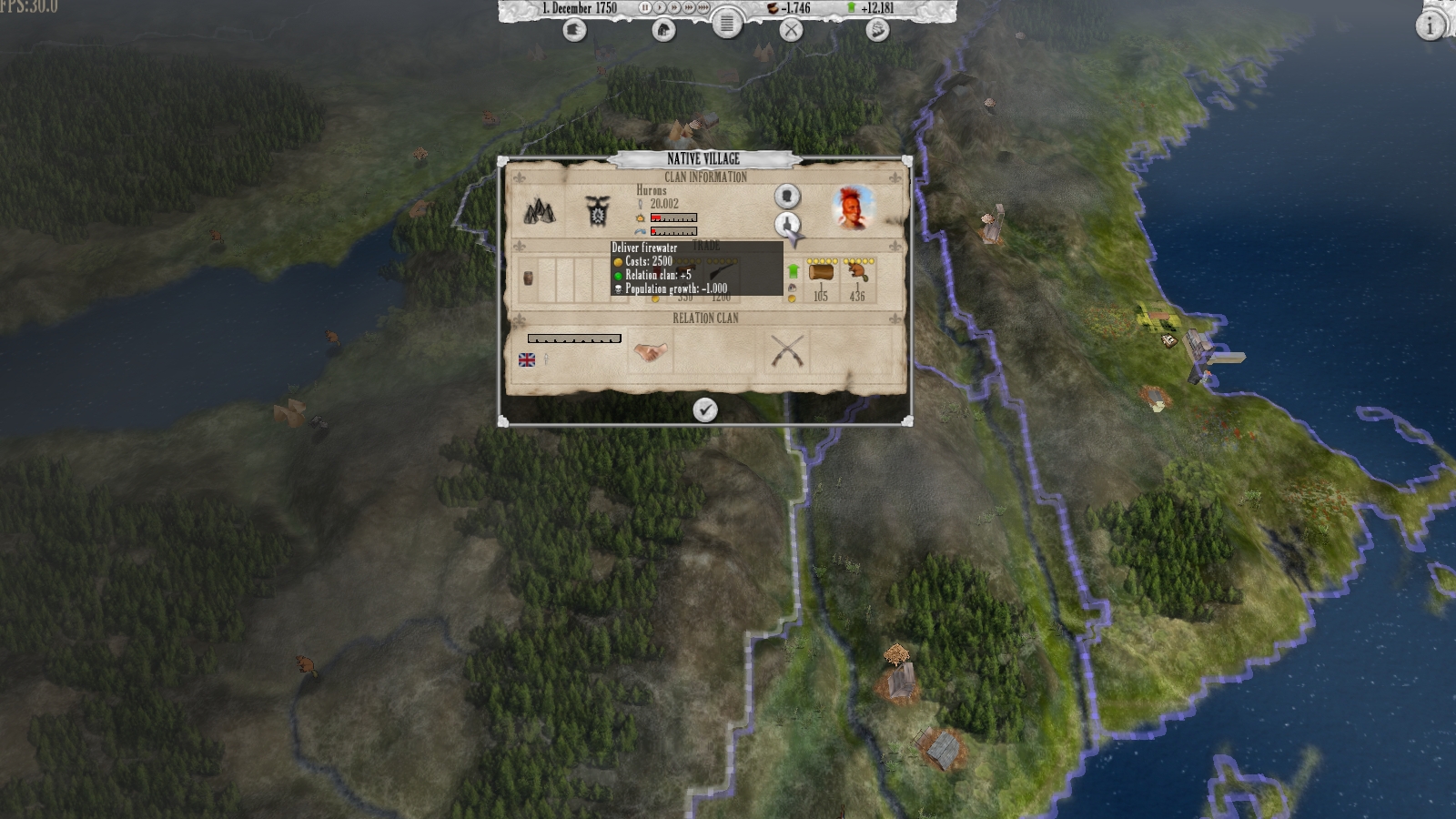Open the menu list button at top
The image size is (1456, 819).
tap(727, 24)
